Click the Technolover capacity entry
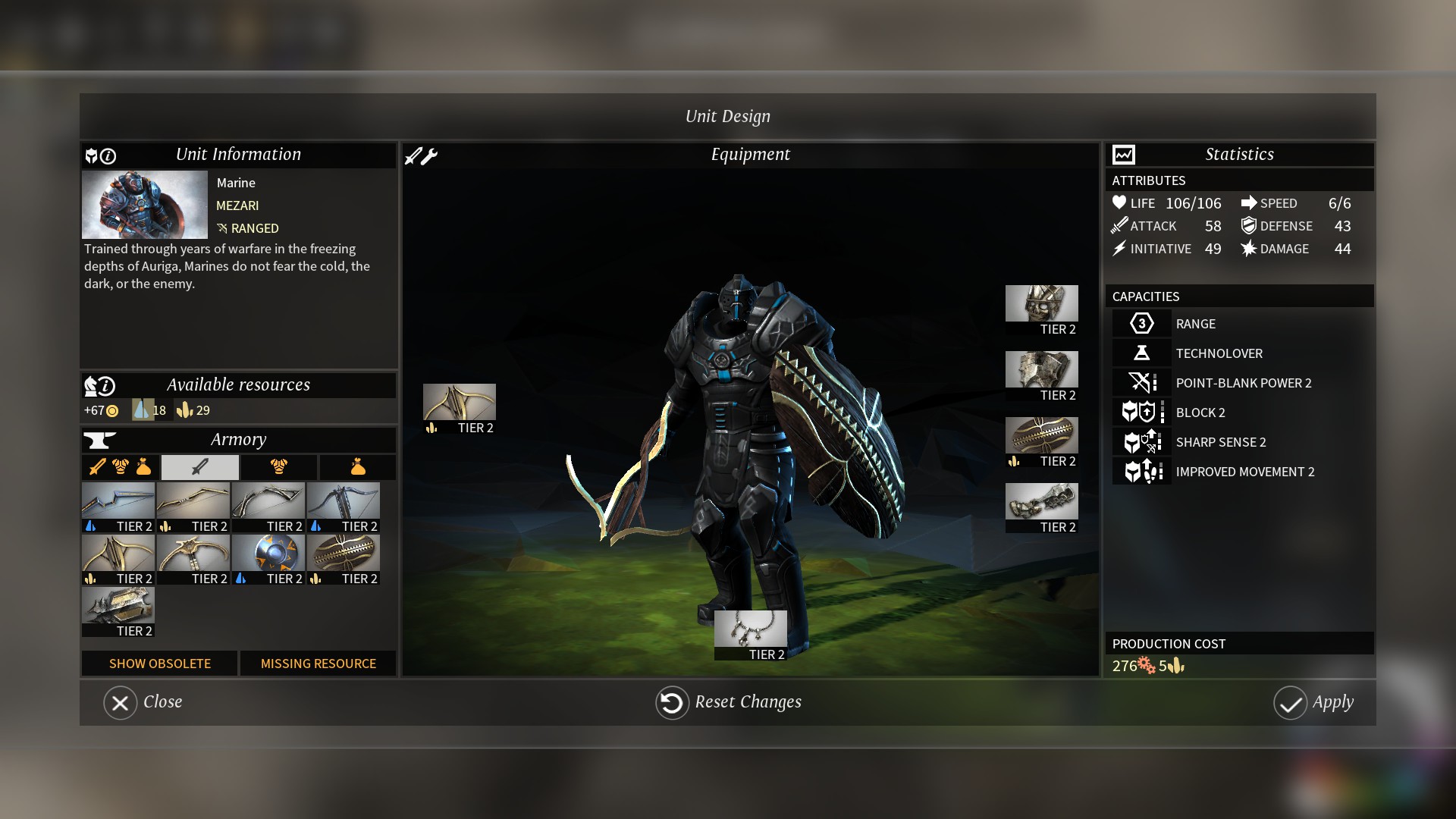 (x=1219, y=353)
